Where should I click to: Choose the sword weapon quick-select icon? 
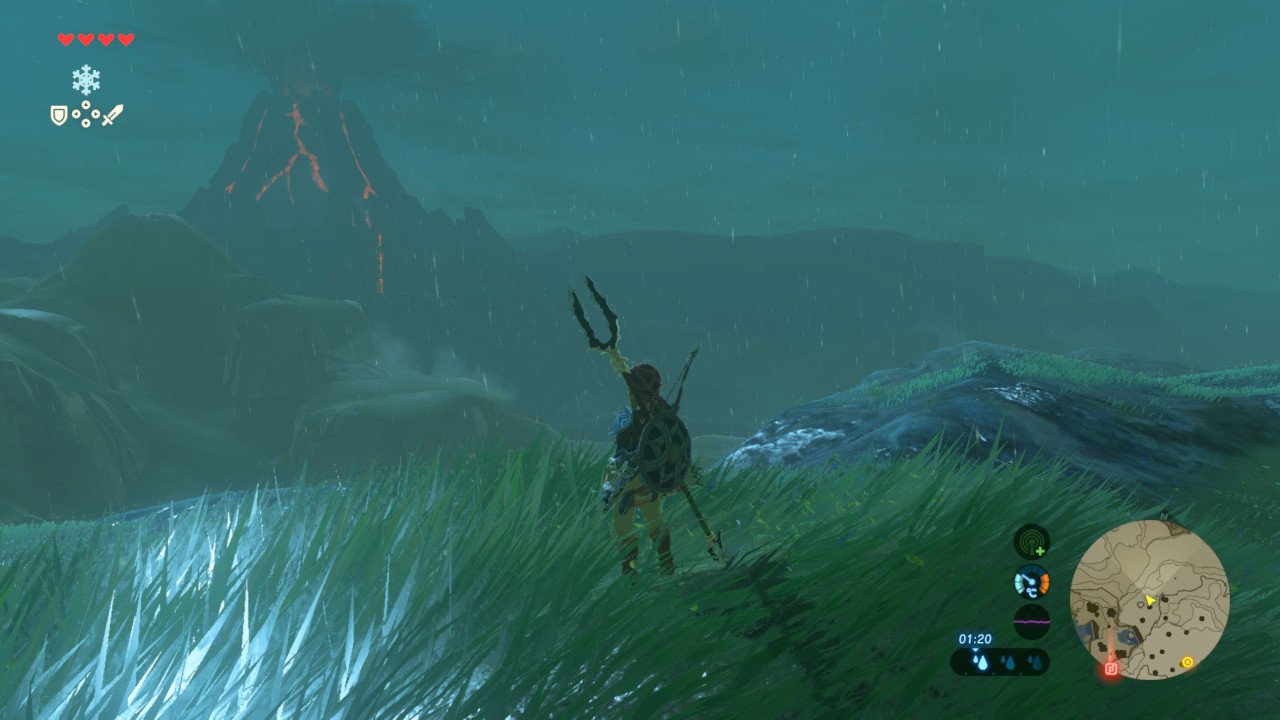click(x=113, y=115)
